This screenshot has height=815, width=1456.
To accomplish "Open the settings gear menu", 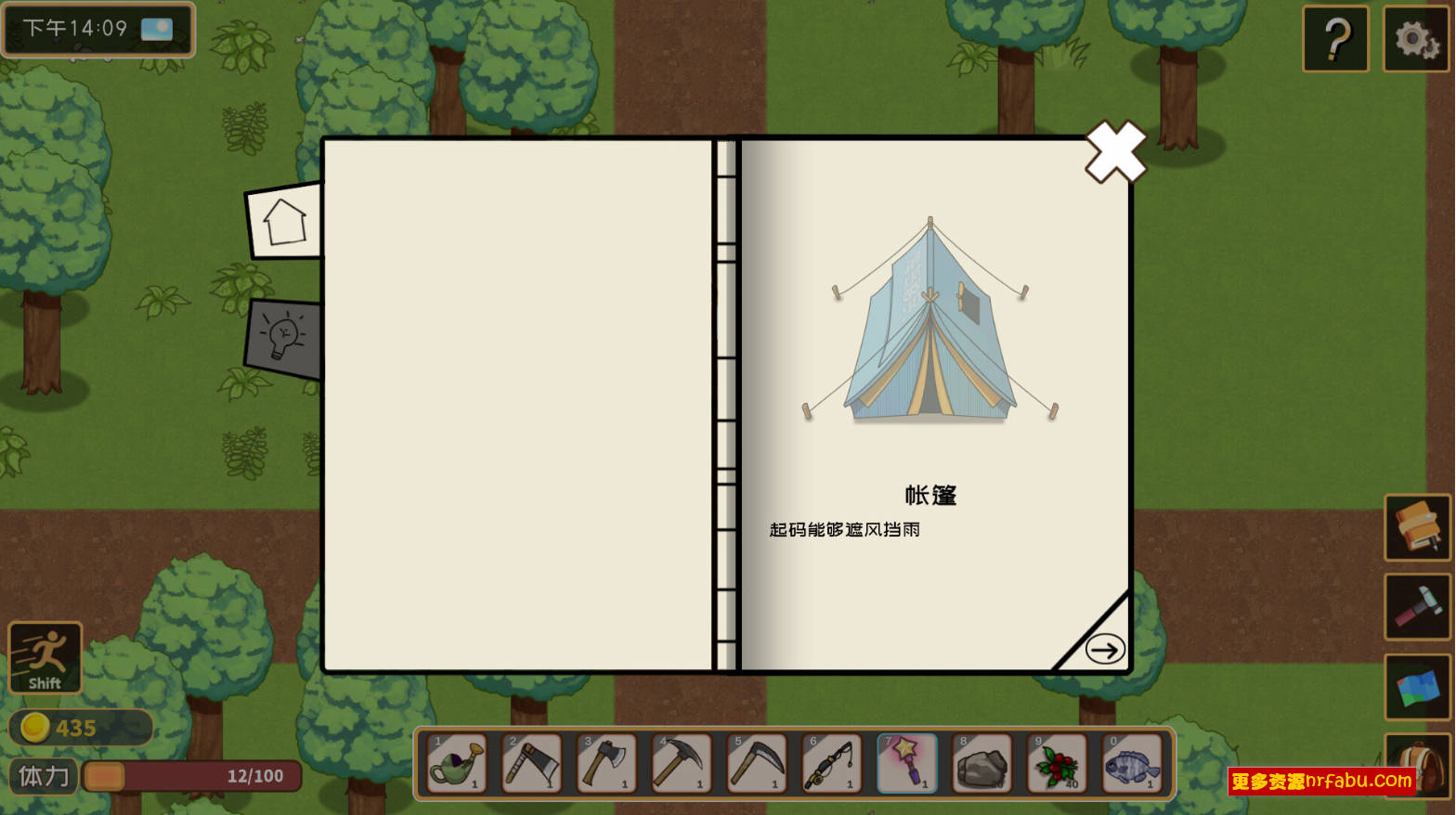I will (x=1416, y=39).
